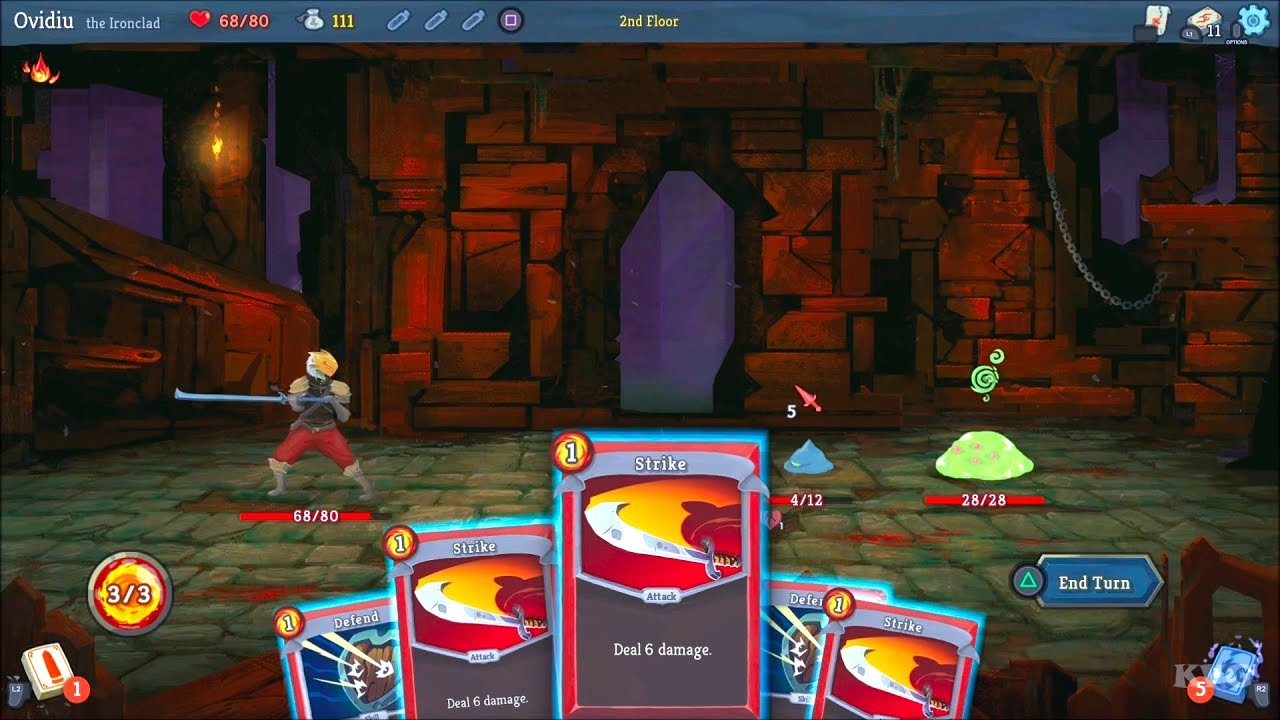Inspect the second potion slot
1280x720 pixels.
coord(435,20)
